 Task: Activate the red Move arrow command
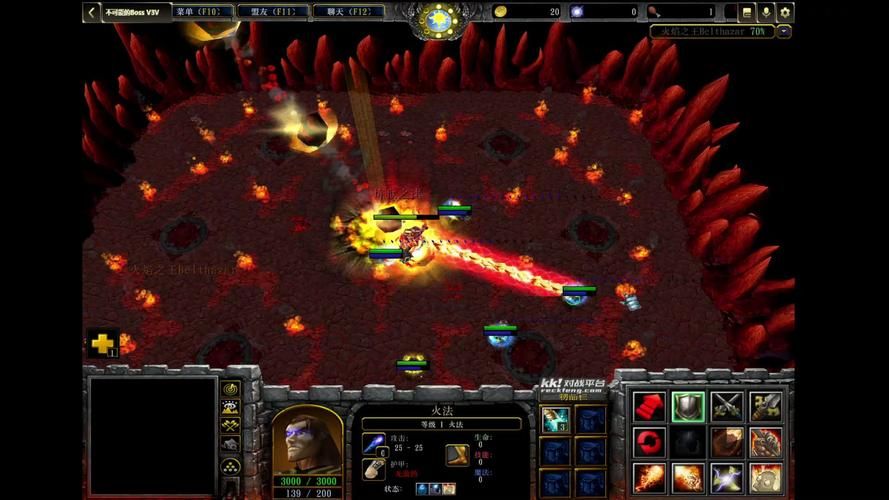[649, 406]
